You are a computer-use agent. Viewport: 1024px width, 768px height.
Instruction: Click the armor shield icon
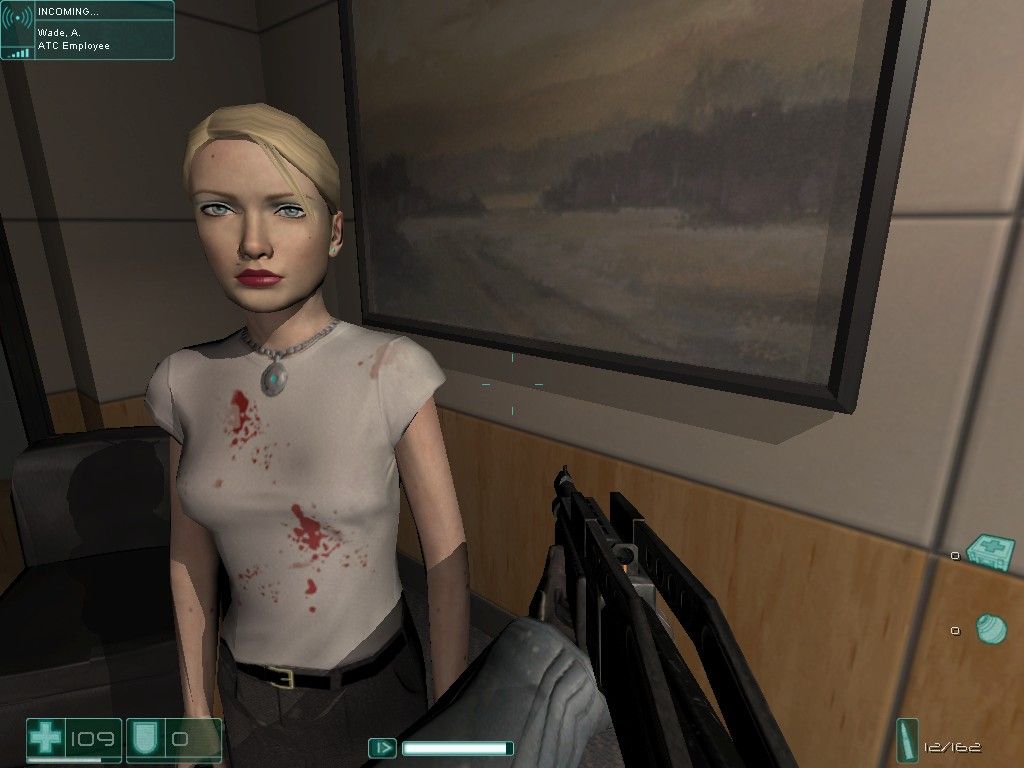(141, 740)
